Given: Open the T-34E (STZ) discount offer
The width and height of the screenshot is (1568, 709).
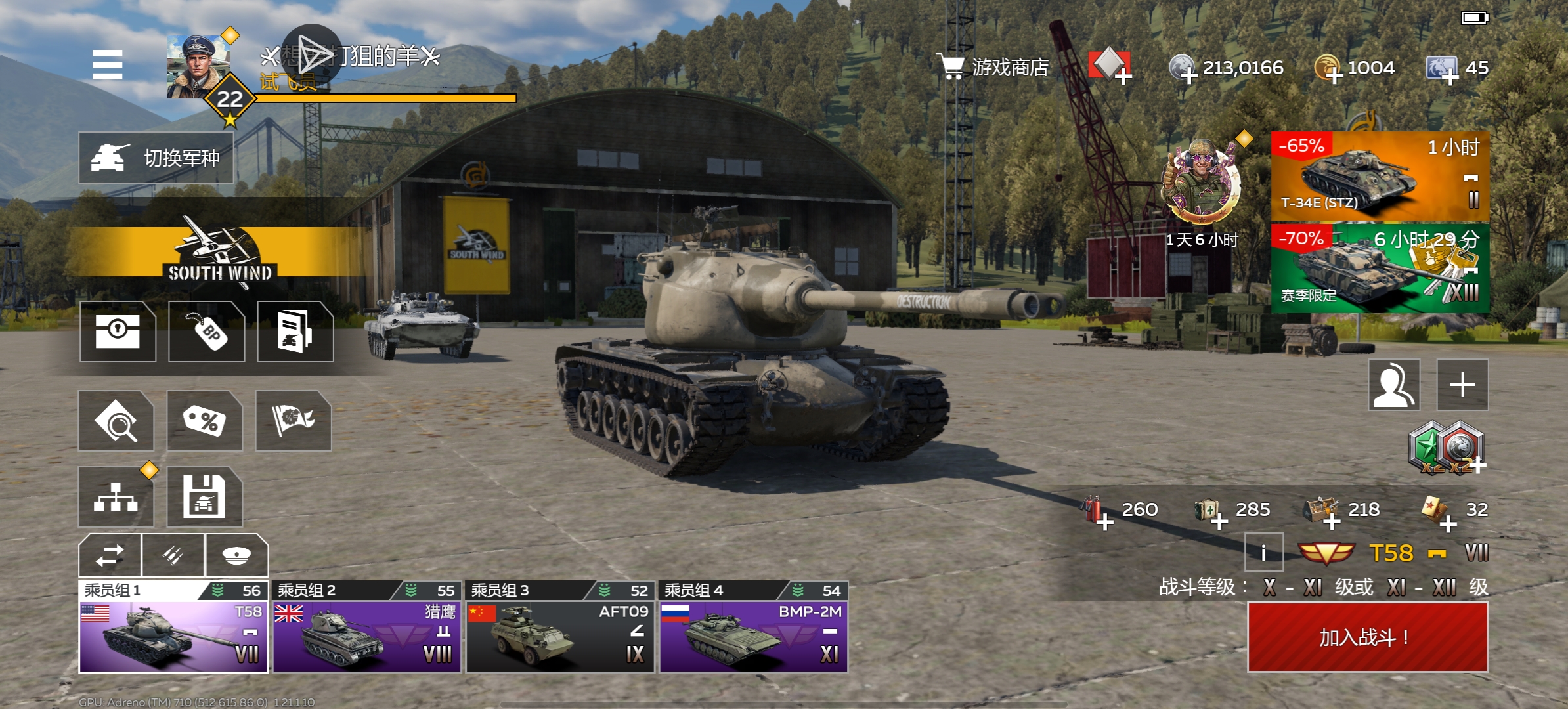Looking at the screenshot, I should pos(1380,176).
